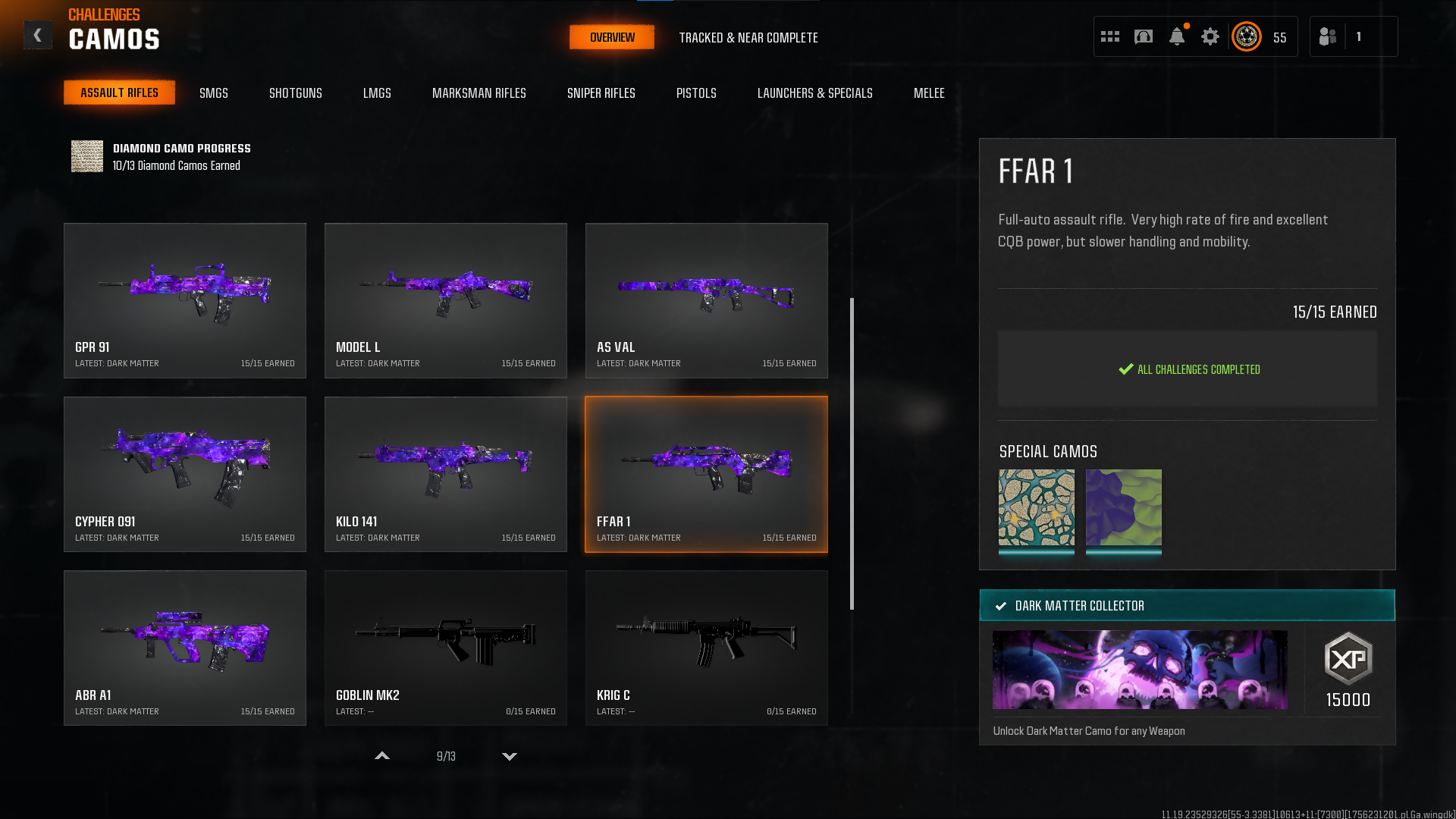Open the settings gear icon
Image resolution: width=1456 pixels, height=819 pixels.
1210,36
